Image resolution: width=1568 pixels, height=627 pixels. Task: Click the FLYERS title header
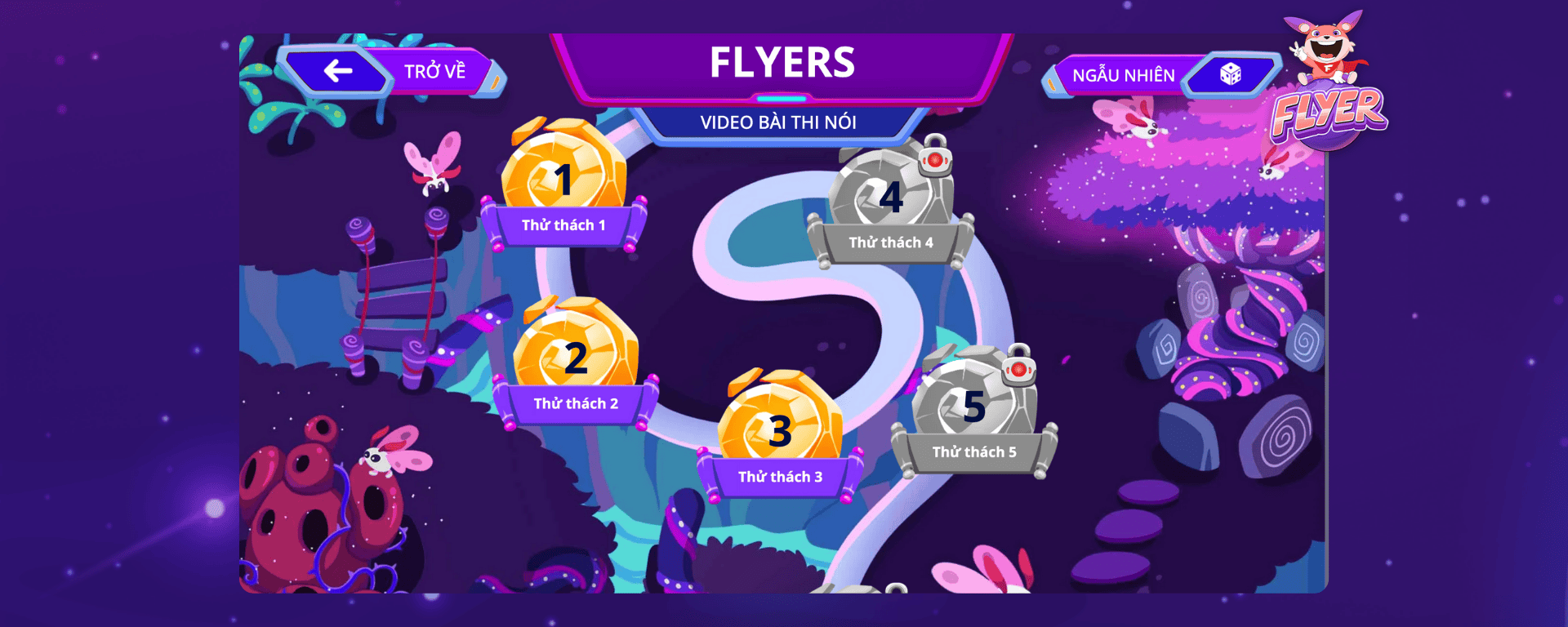tap(782, 62)
